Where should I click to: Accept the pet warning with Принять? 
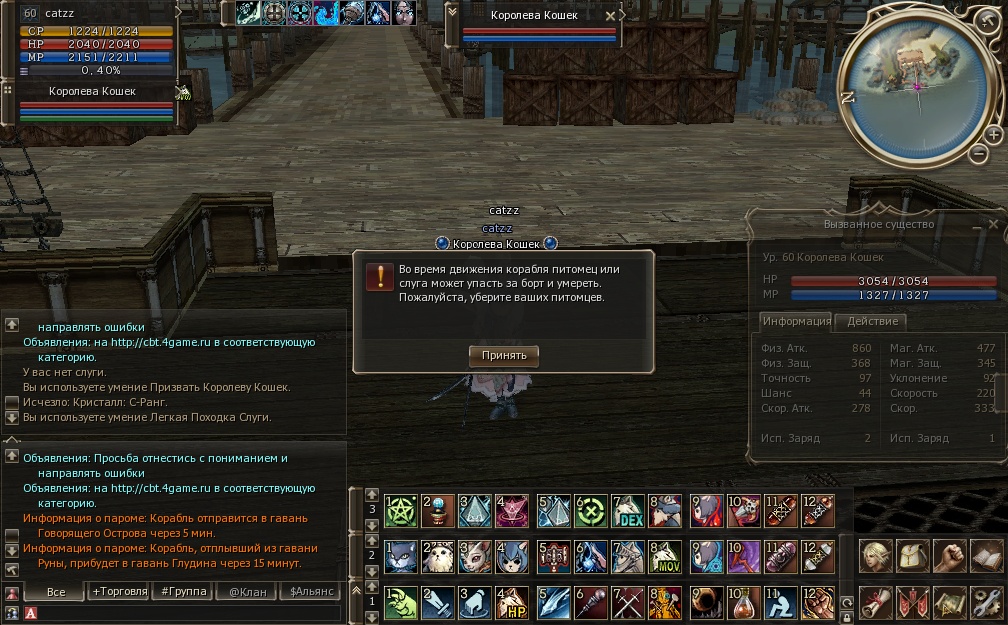click(504, 355)
